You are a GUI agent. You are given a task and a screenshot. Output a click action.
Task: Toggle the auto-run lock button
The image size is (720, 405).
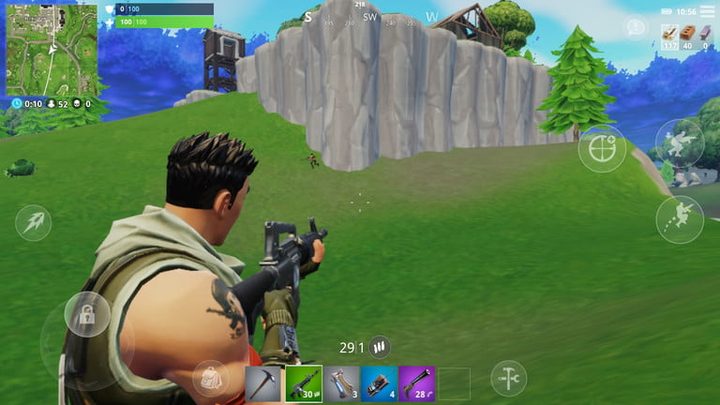pos(87,314)
